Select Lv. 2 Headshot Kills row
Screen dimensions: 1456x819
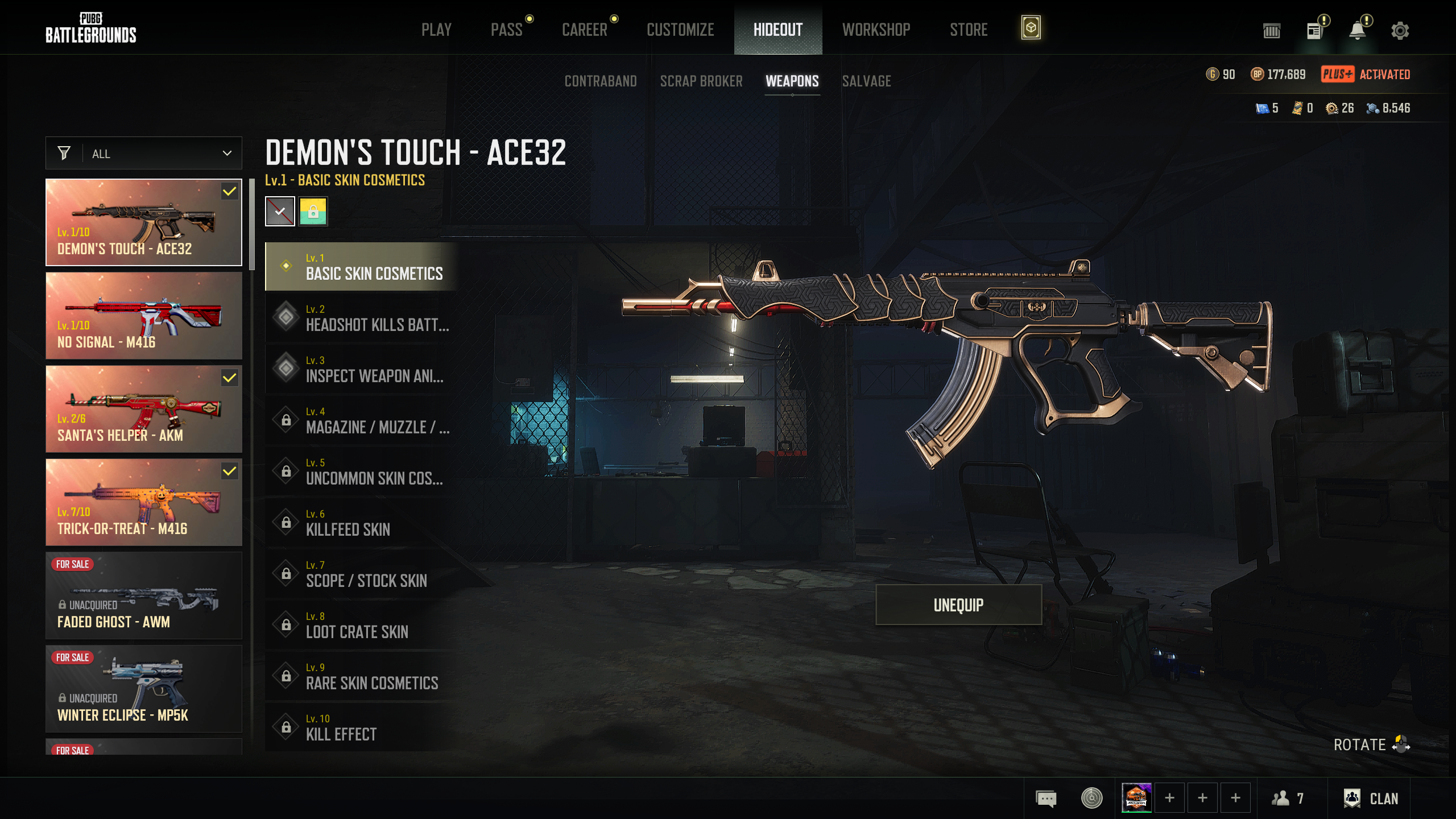pyautogui.click(x=362, y=318)
